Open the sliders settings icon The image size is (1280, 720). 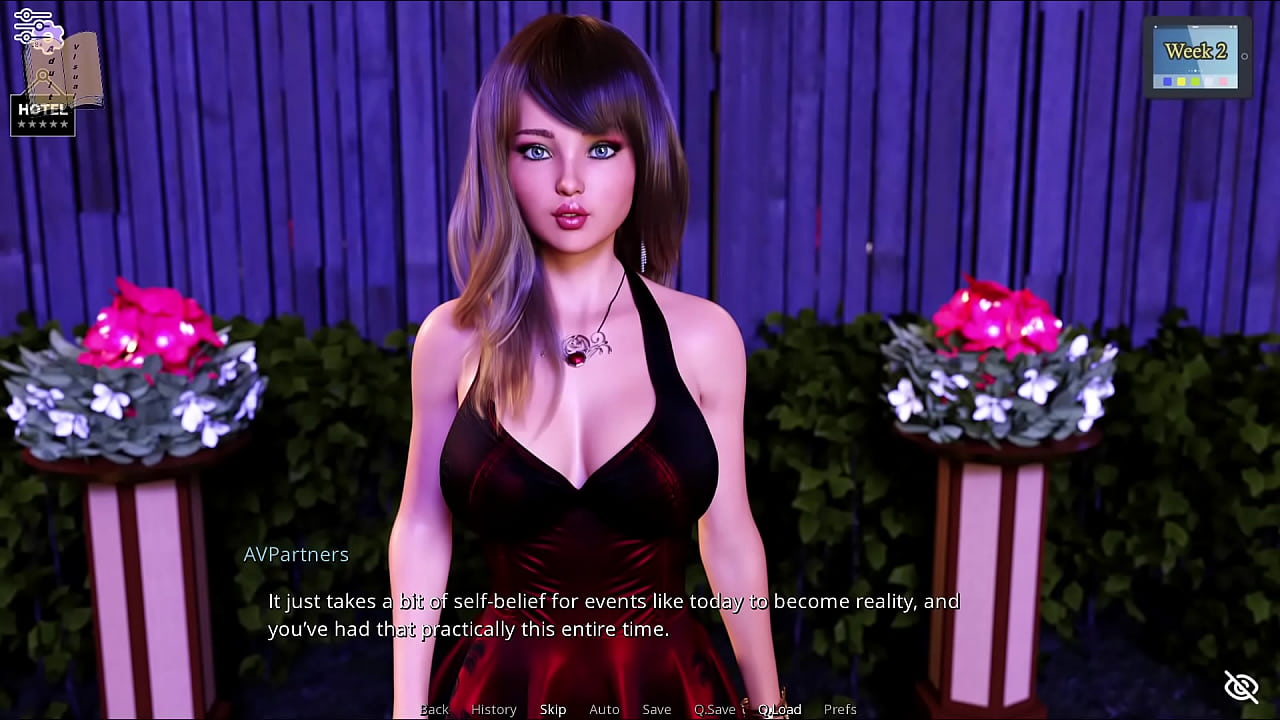(32, 24)
